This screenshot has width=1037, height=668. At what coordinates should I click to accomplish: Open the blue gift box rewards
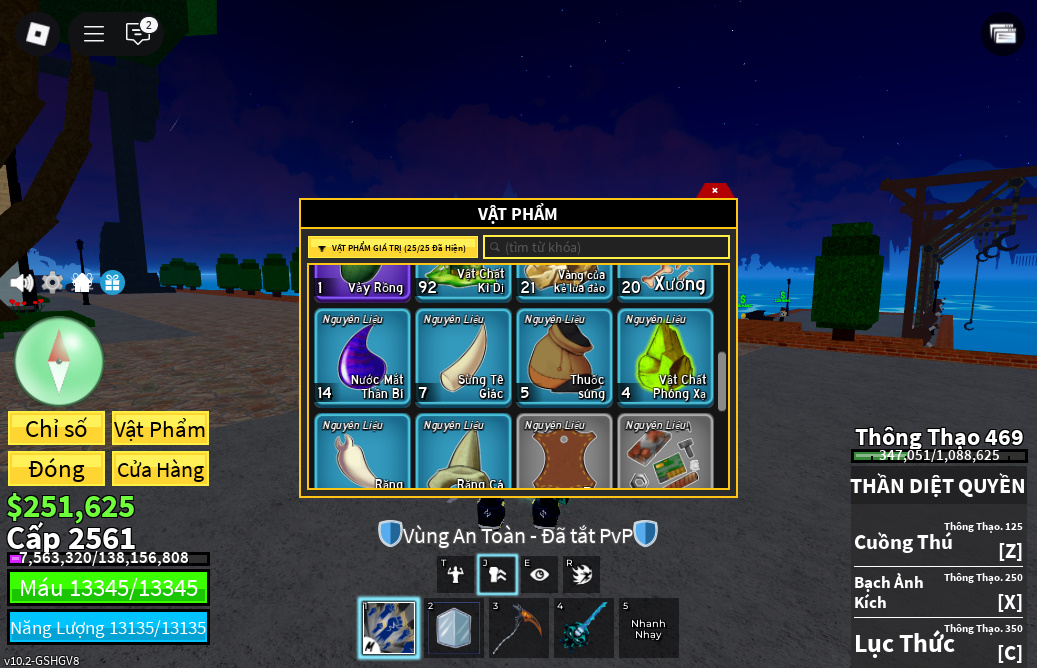point(112,283)
